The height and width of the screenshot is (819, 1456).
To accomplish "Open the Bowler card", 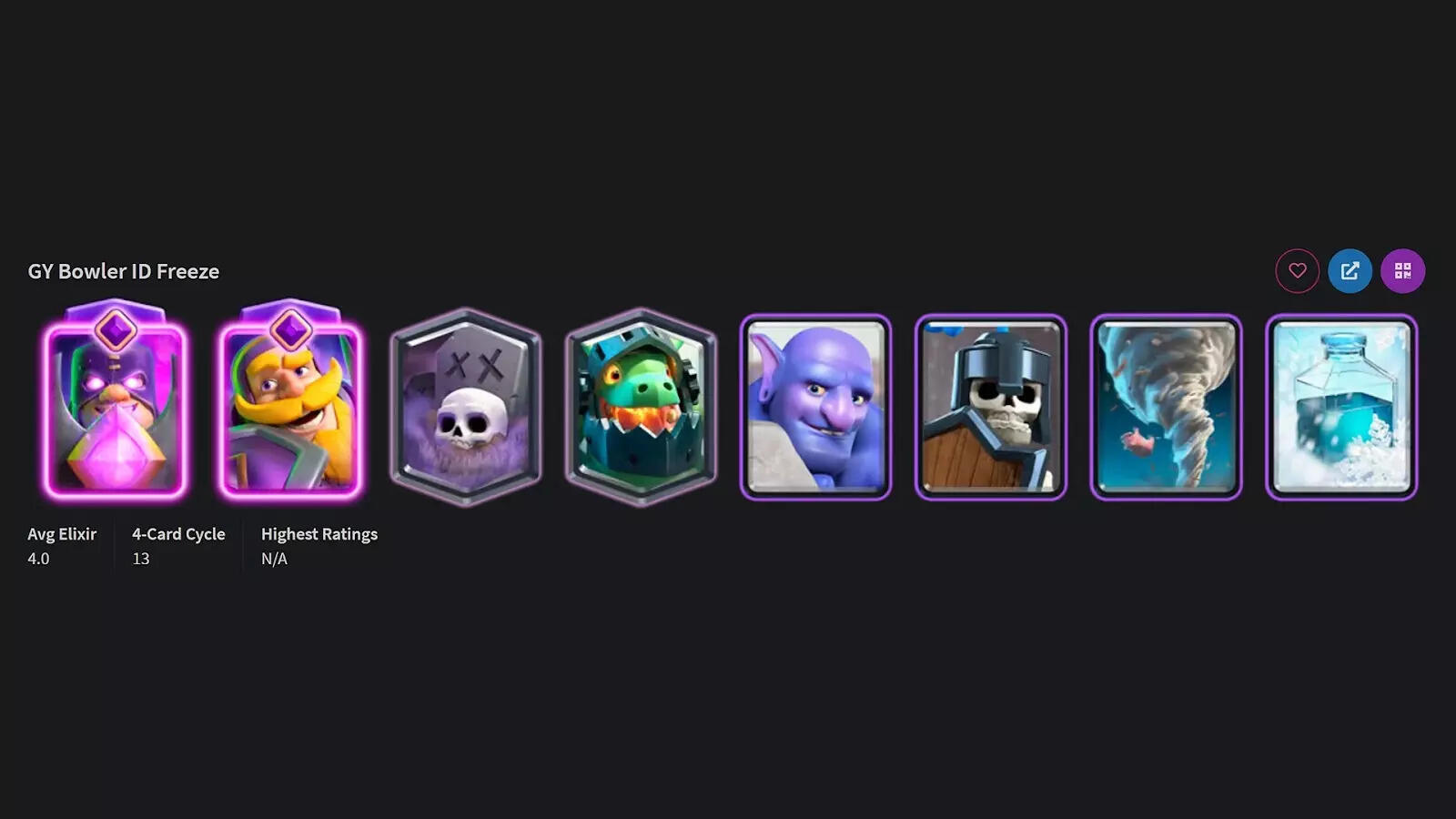I will point(814,407).
